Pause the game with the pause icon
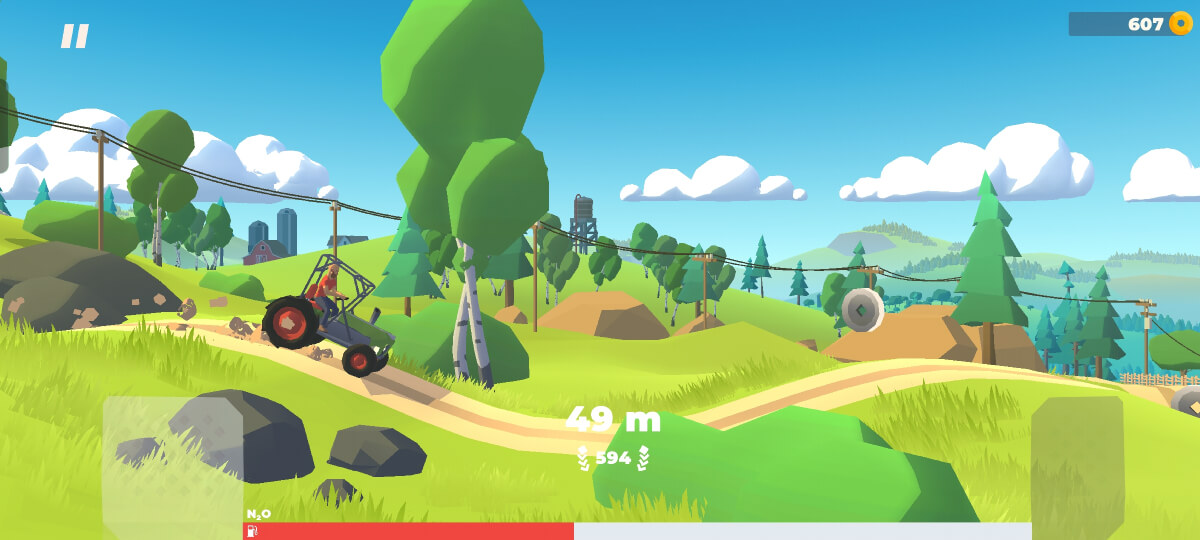This screenshot has height=540, width=1200. coord(75,37)
